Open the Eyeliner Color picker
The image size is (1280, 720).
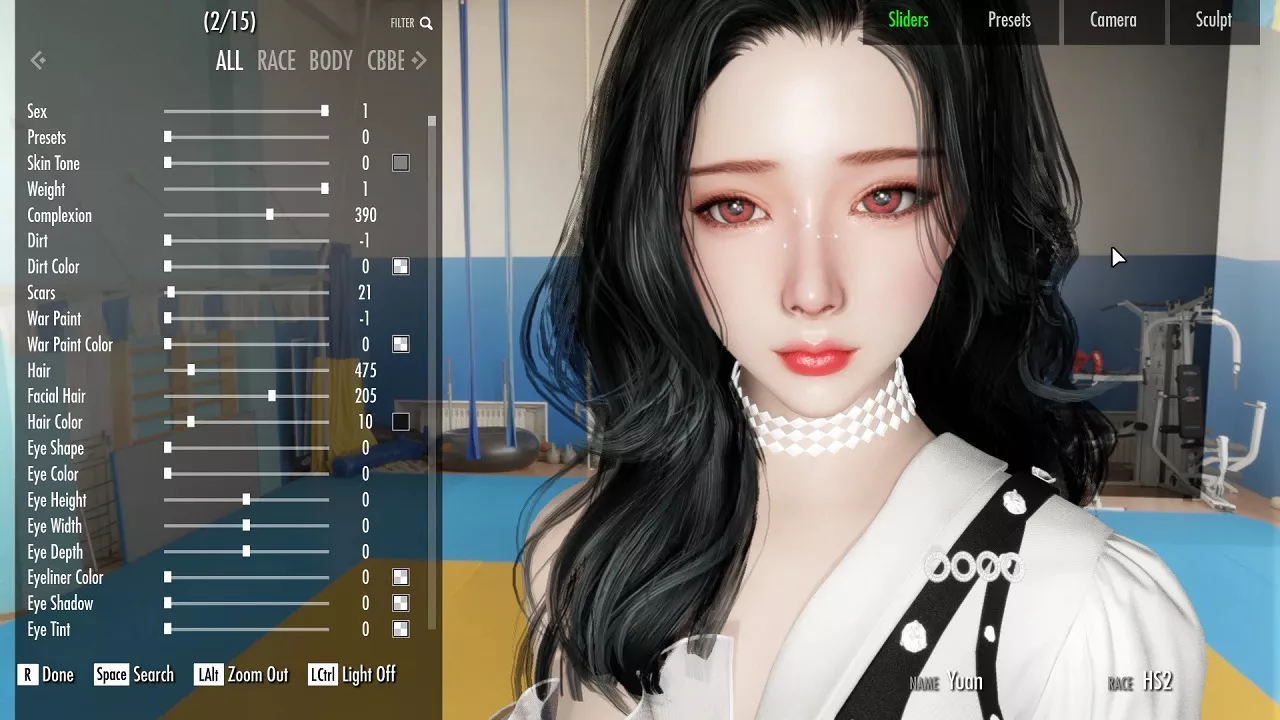[400, 577]
